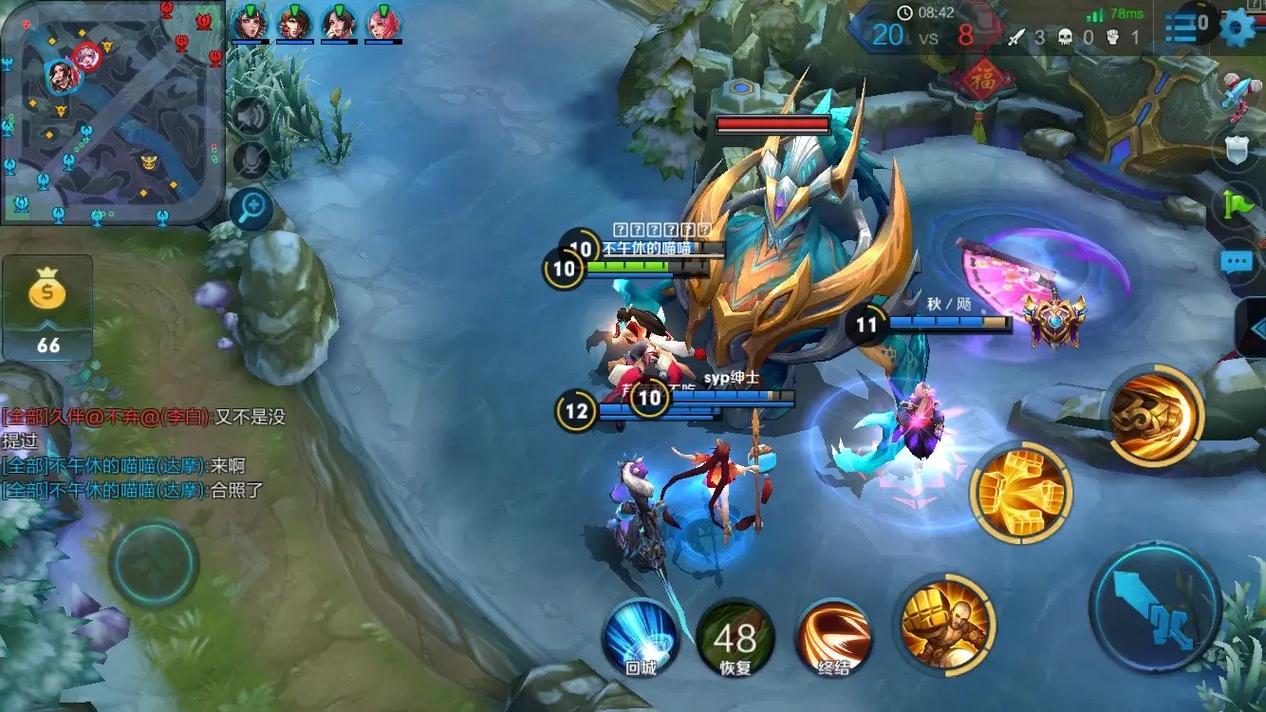
Task: Click the magnifier zoom button beside minimap
Action: coord(250,208)
